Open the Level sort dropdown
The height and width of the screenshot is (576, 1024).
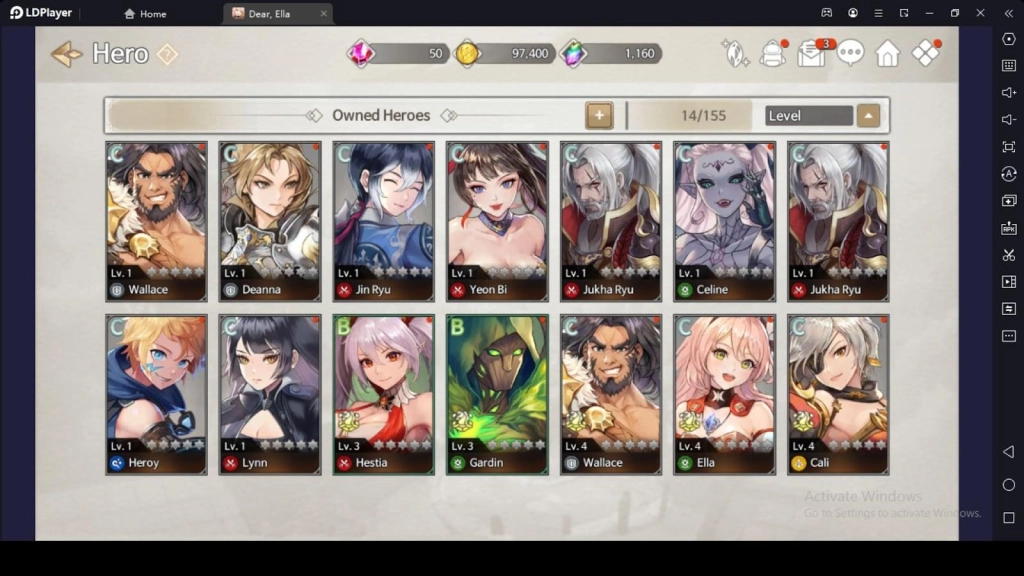pos(808,115)
